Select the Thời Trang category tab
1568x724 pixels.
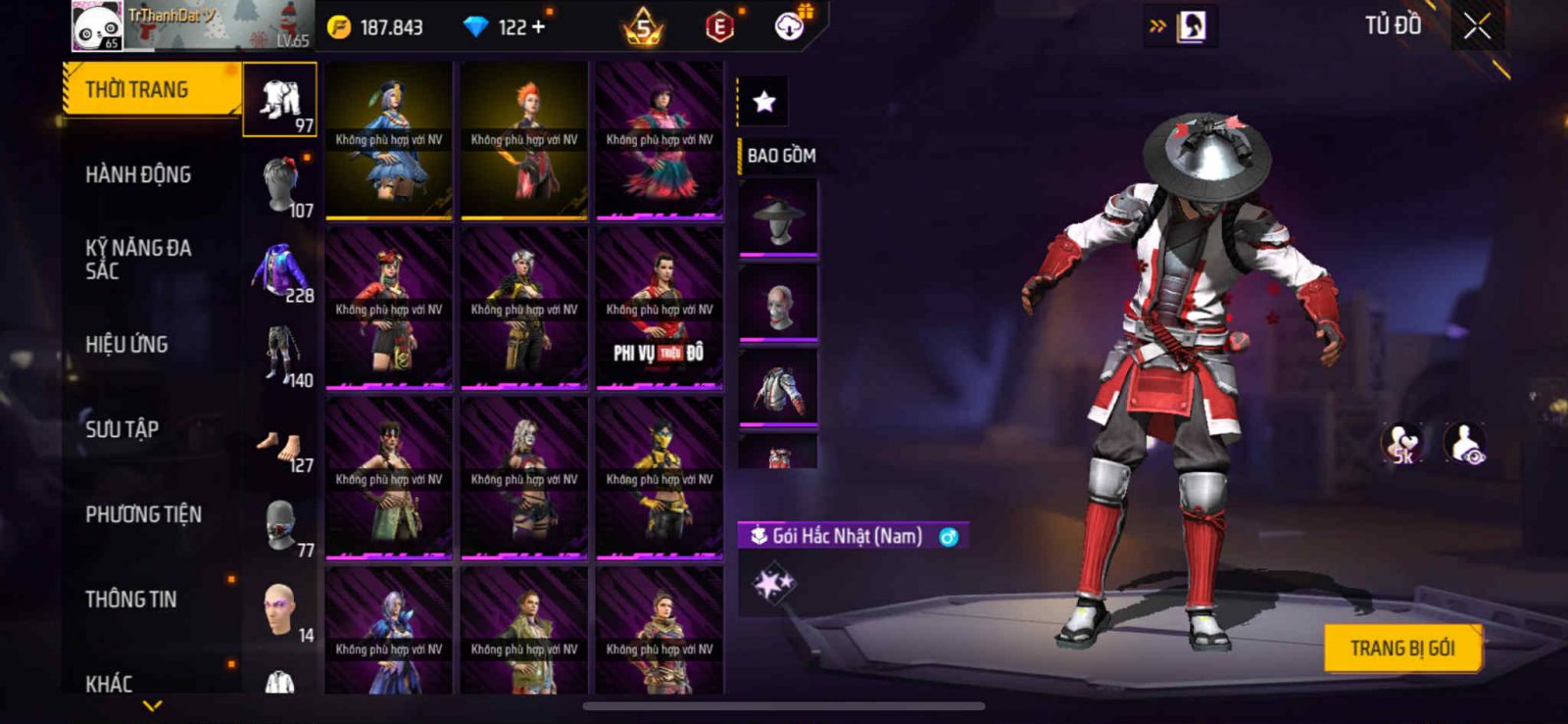(x=151, y=90)
